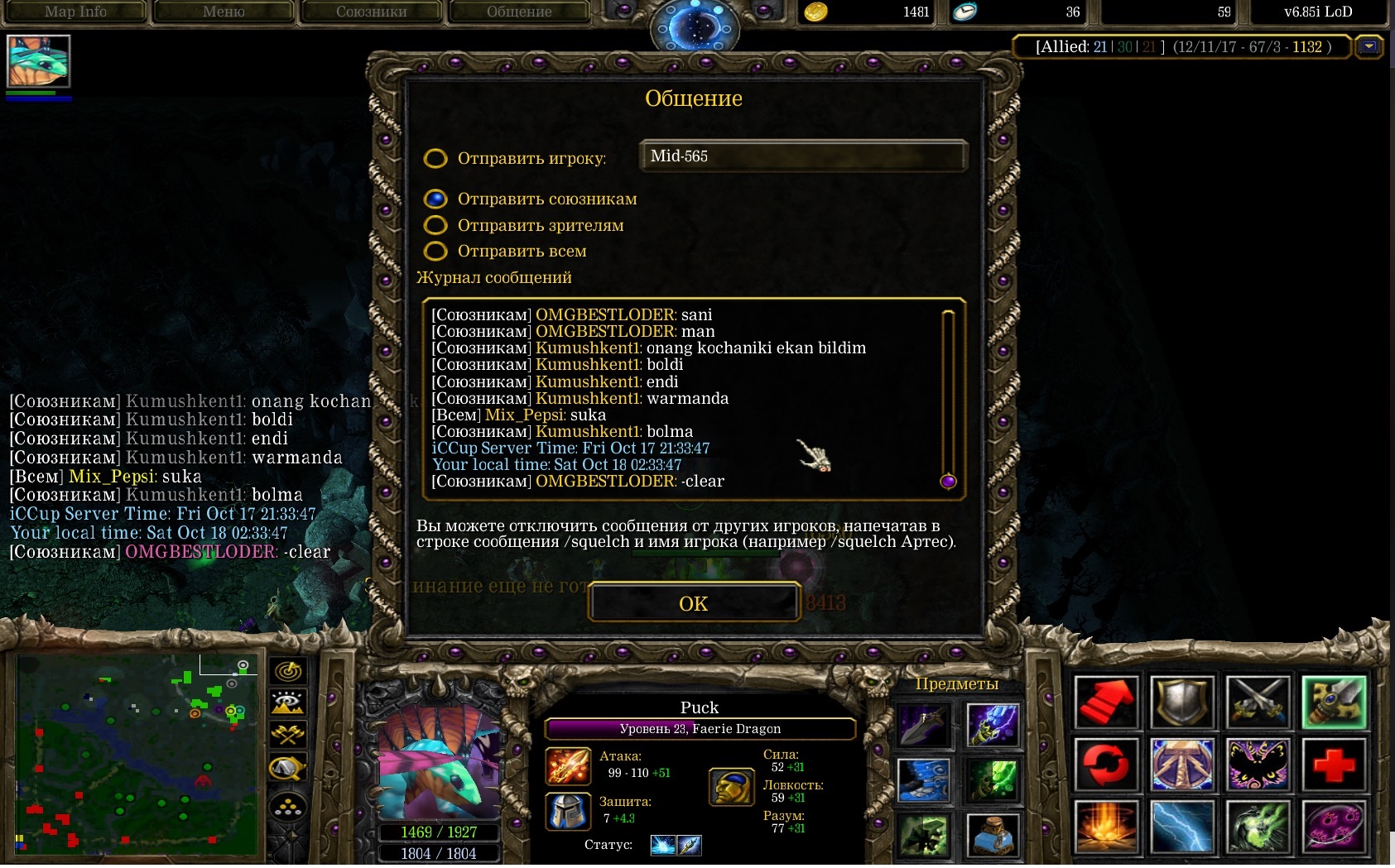Cast the blue lightning bolt ability

1182,826
